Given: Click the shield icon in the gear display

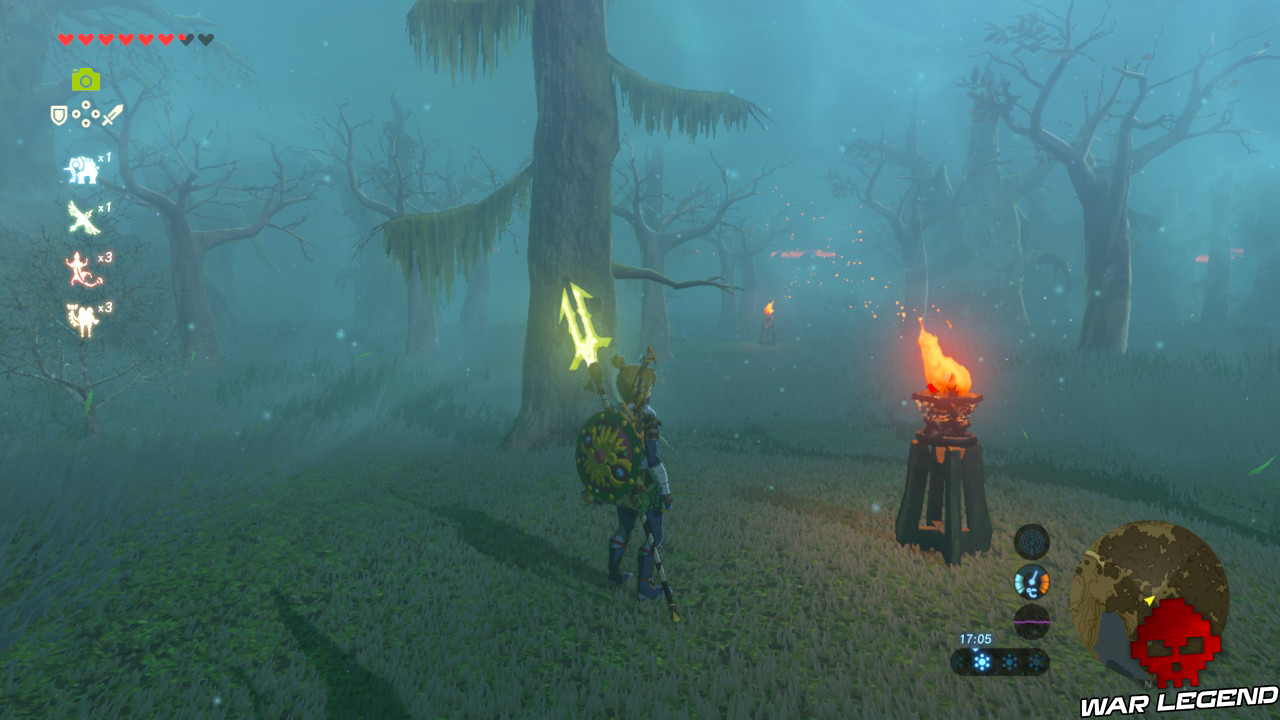Looking at the screenshot, I should tap(58, 116).
